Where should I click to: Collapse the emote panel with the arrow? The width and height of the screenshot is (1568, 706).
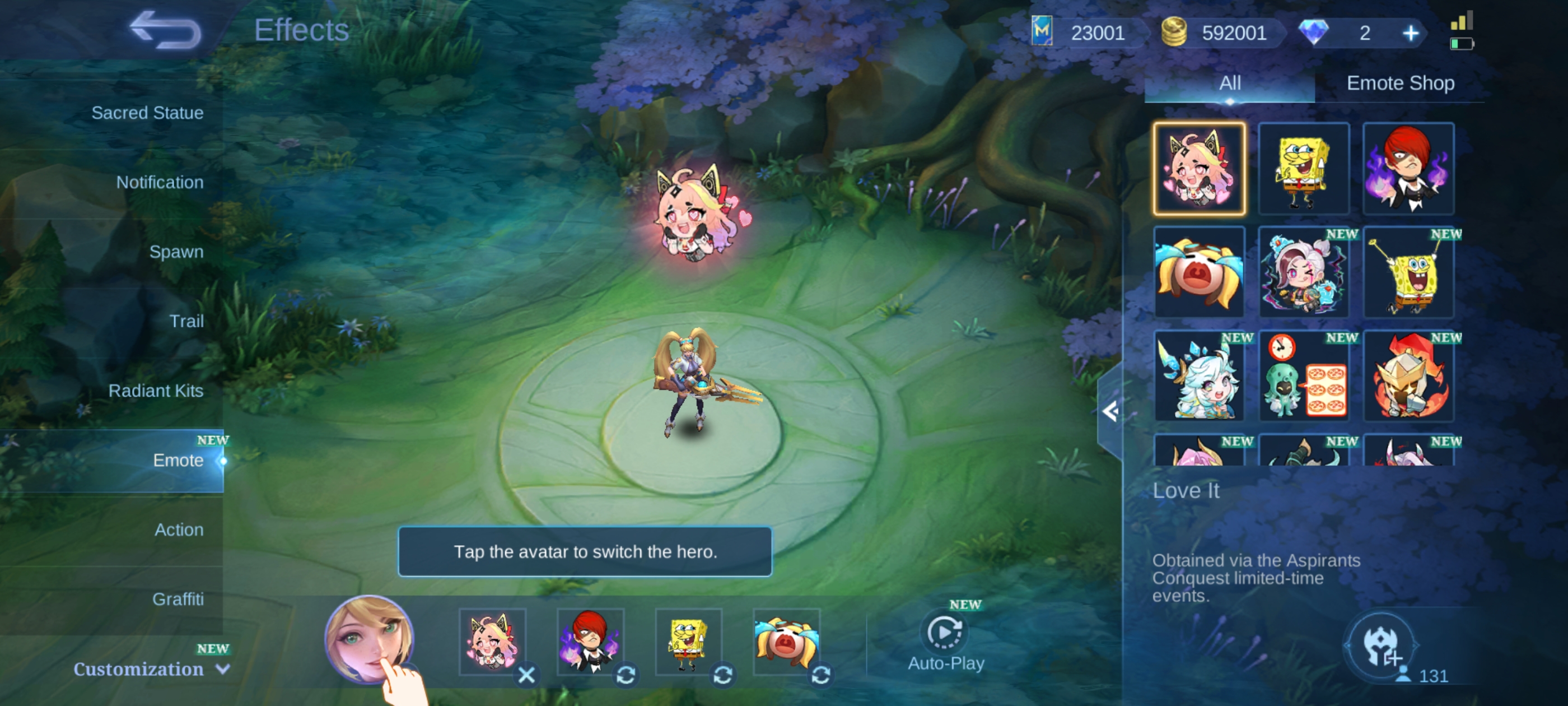pyautogui.click(x=1110, y=411)
